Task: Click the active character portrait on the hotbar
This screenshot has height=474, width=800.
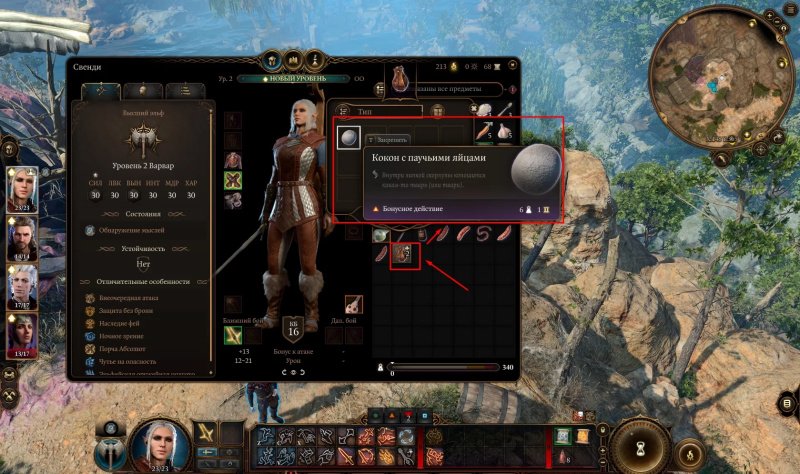Action: click(x=155, y=438)
